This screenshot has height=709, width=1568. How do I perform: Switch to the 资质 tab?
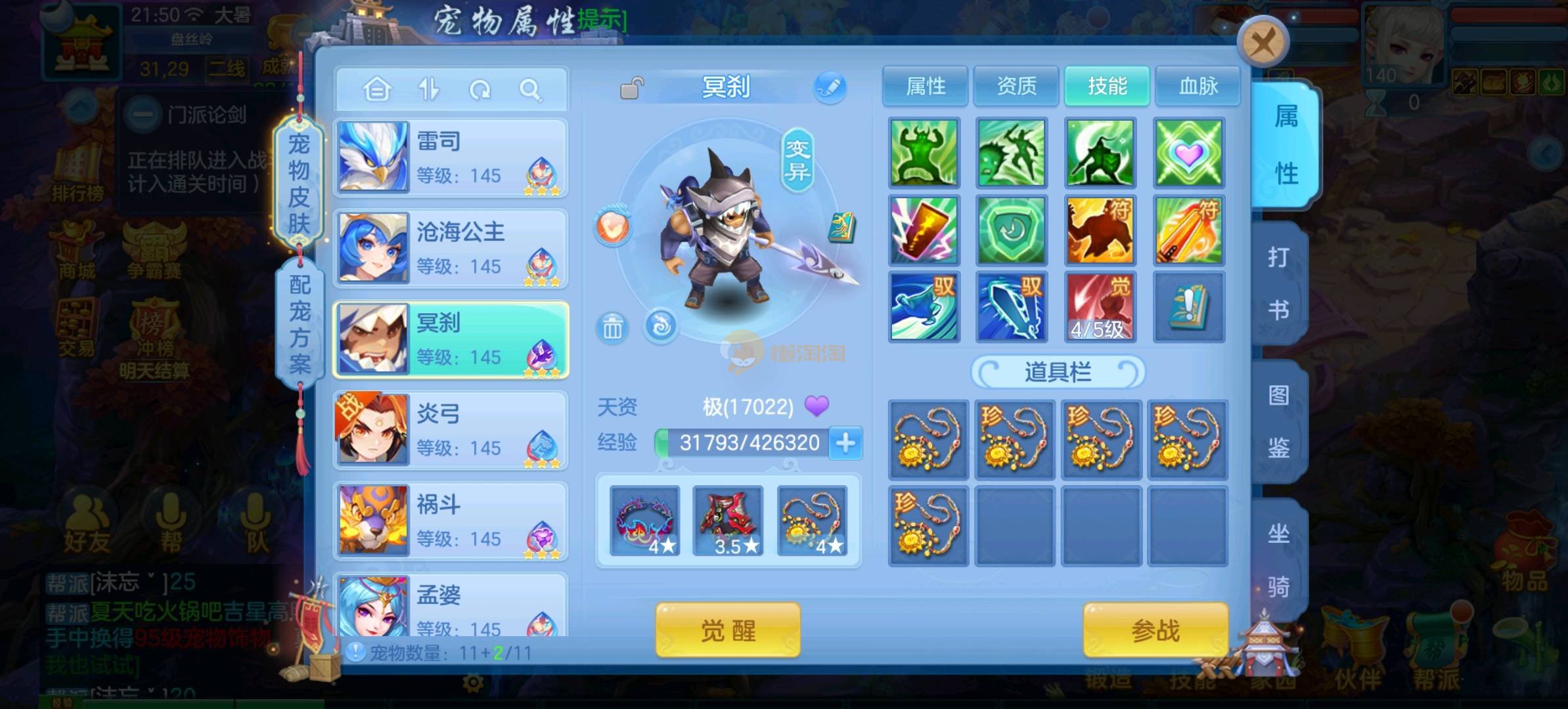click(1016, 86)
